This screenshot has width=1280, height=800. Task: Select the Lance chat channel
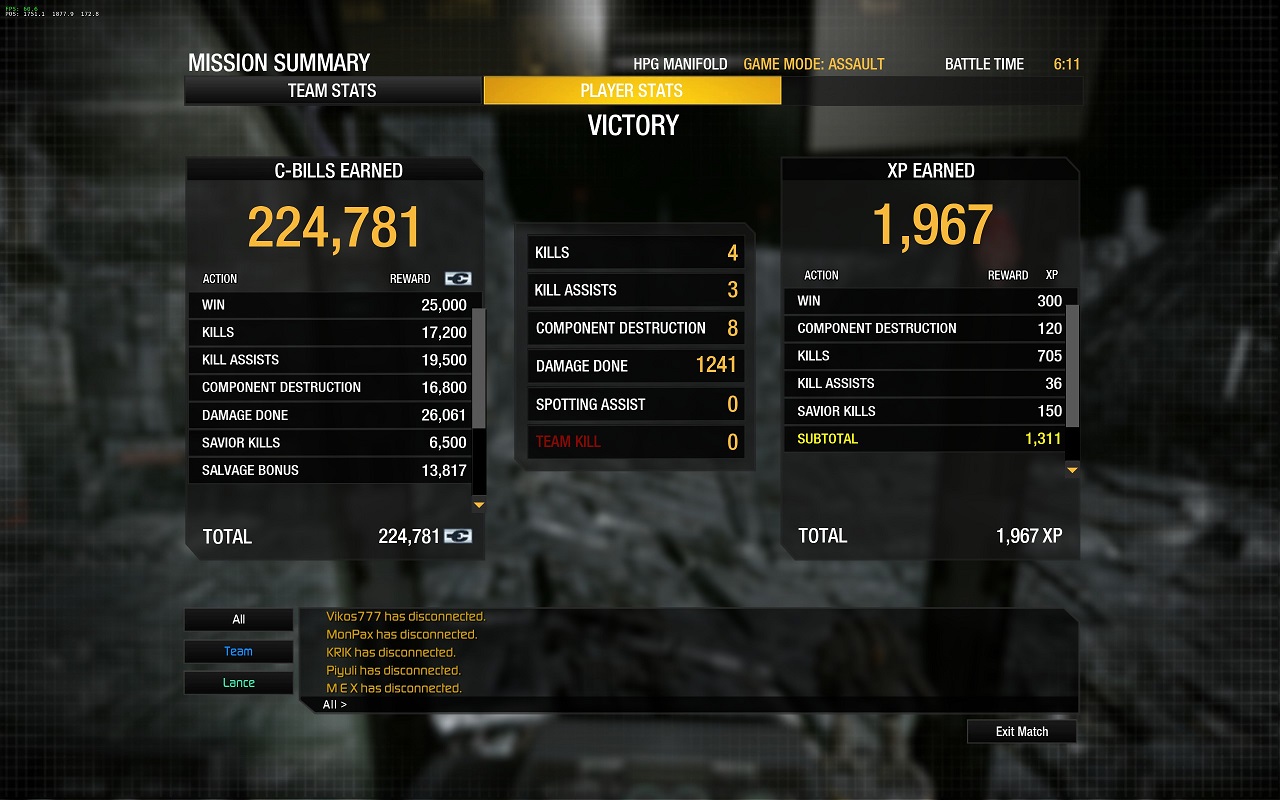238,683
